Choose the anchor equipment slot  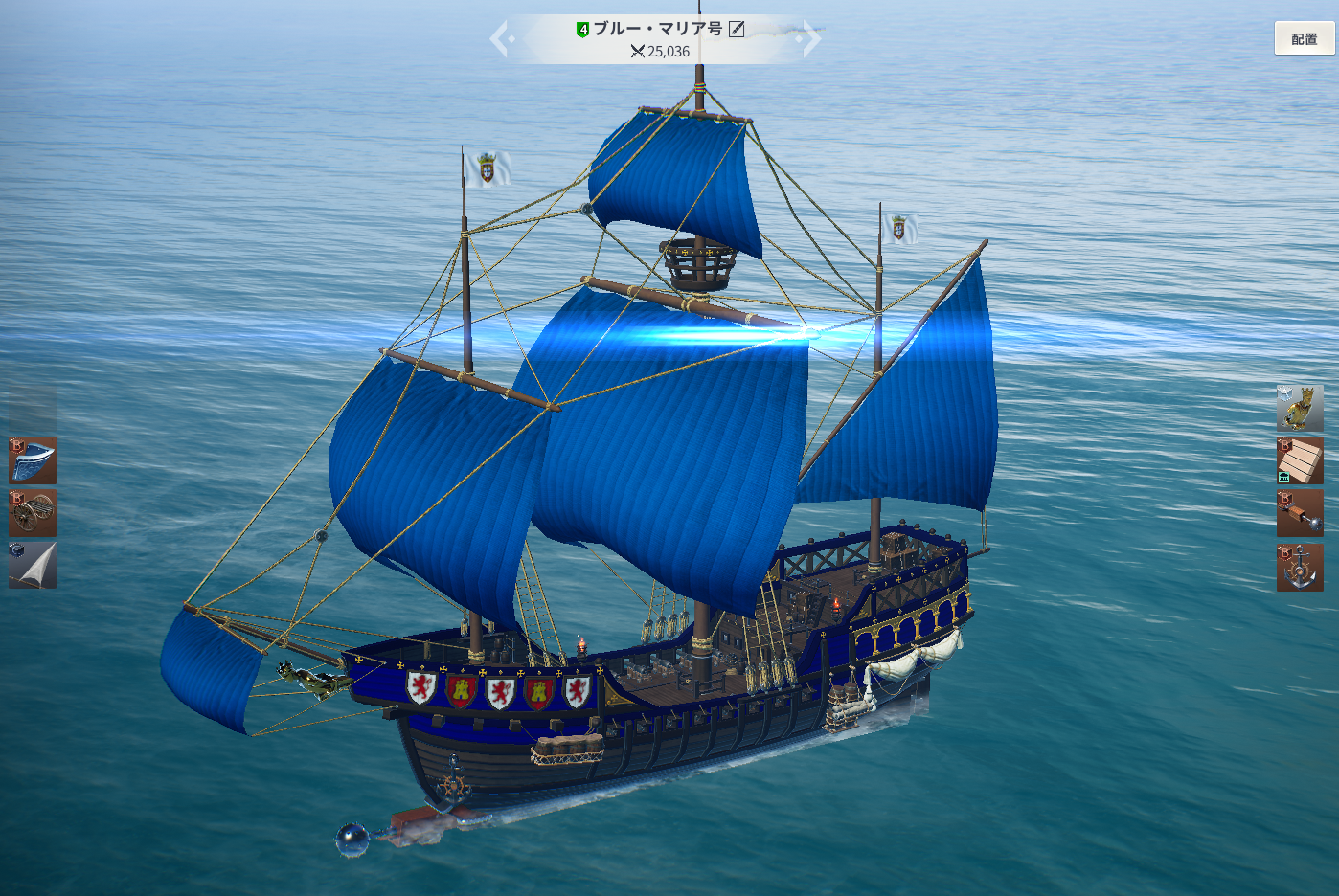click(1300, 567)
